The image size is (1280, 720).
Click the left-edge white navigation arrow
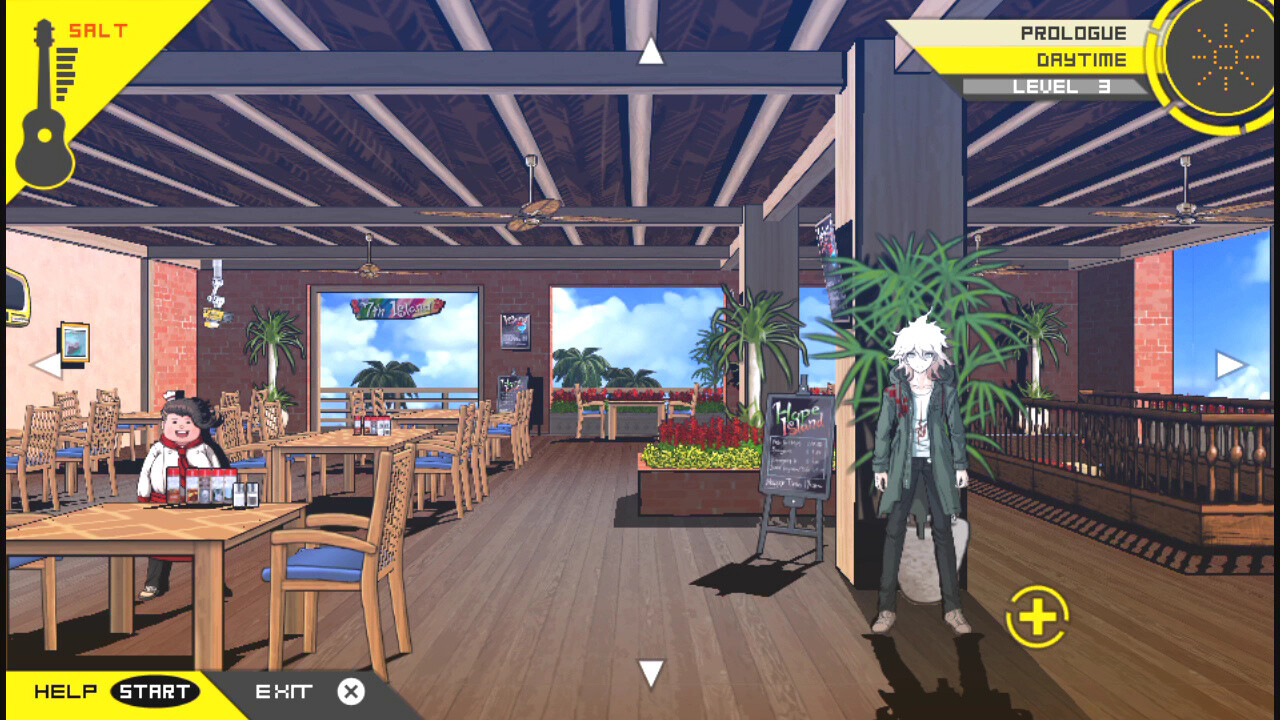(44, 364)
